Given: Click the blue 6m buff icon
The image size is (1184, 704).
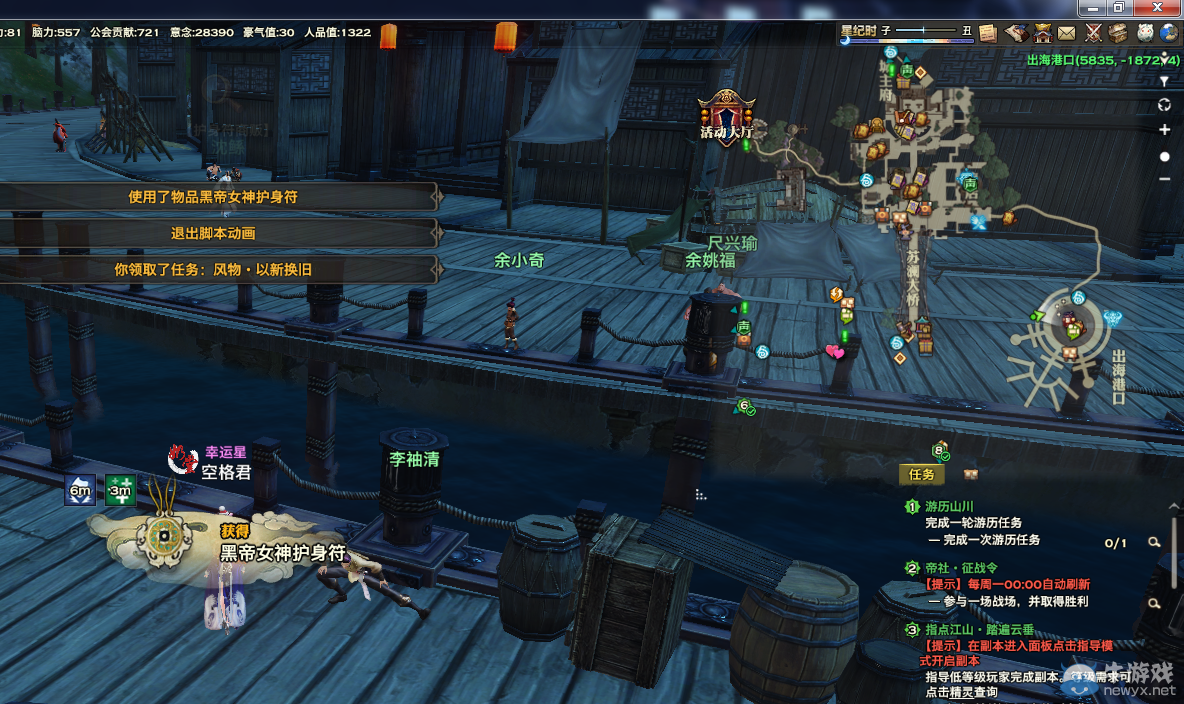Looking at the screenshot, I should pyautogui.click(x=81, y=490).
